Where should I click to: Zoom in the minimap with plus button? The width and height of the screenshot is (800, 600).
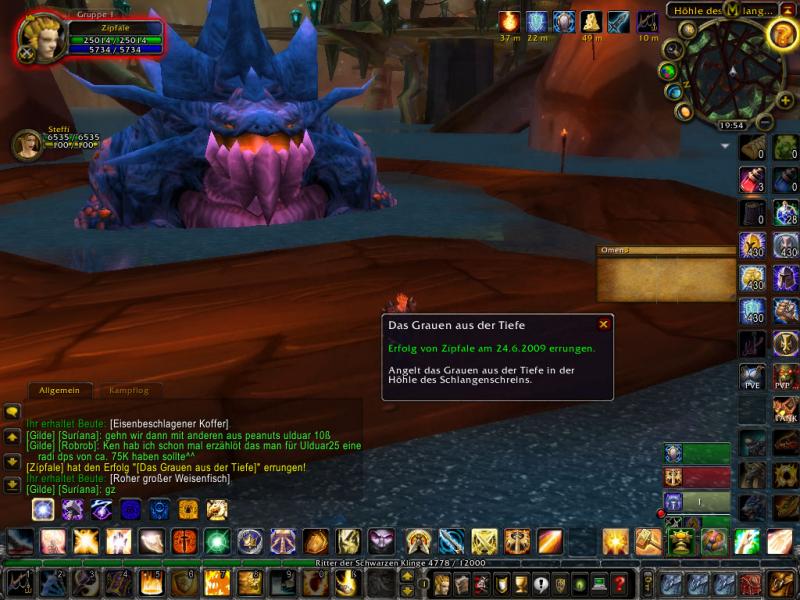[x=783, y=102]
